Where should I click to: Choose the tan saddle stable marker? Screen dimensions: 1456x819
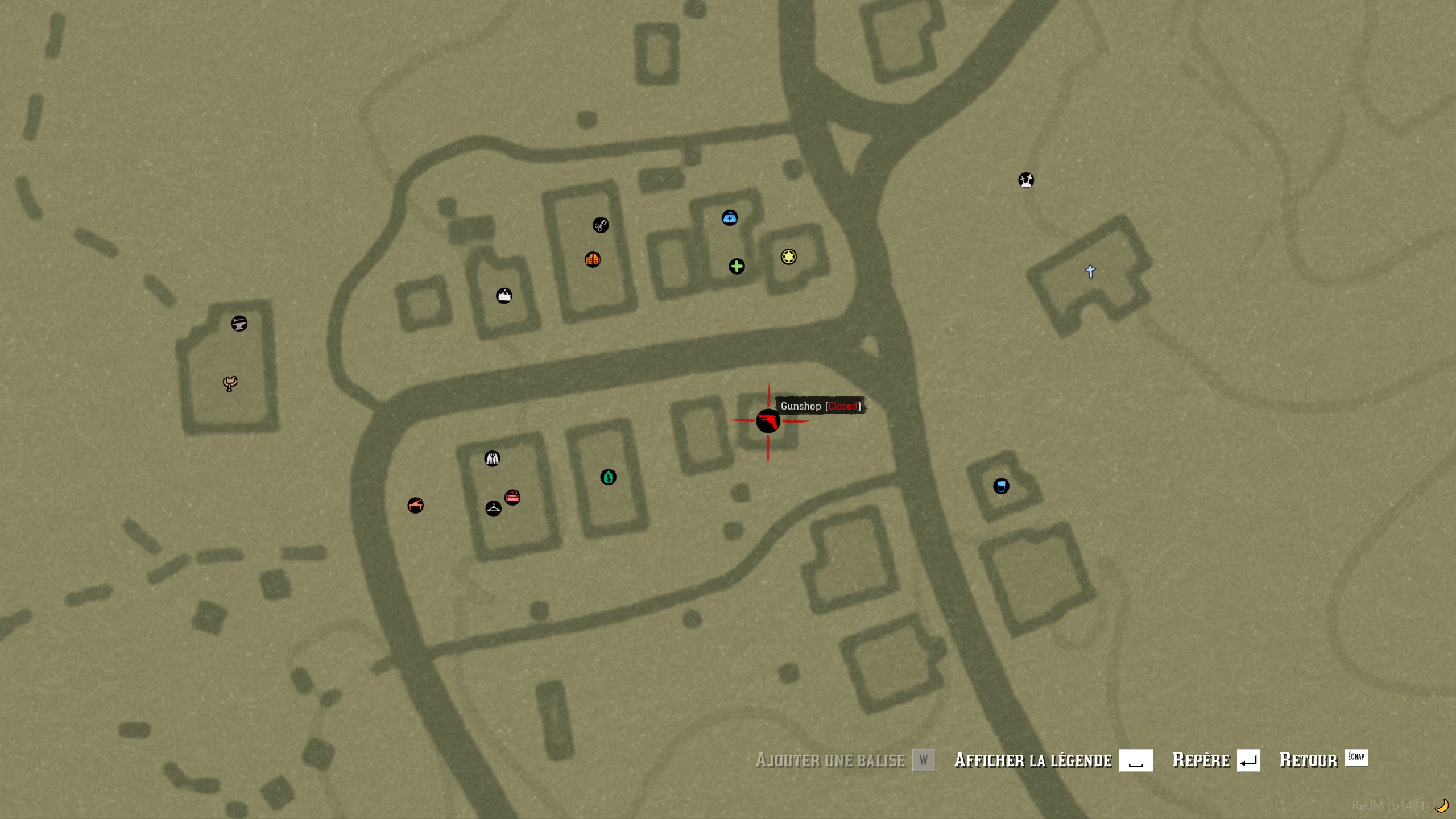pyautogui.click(x=230, y=384)
